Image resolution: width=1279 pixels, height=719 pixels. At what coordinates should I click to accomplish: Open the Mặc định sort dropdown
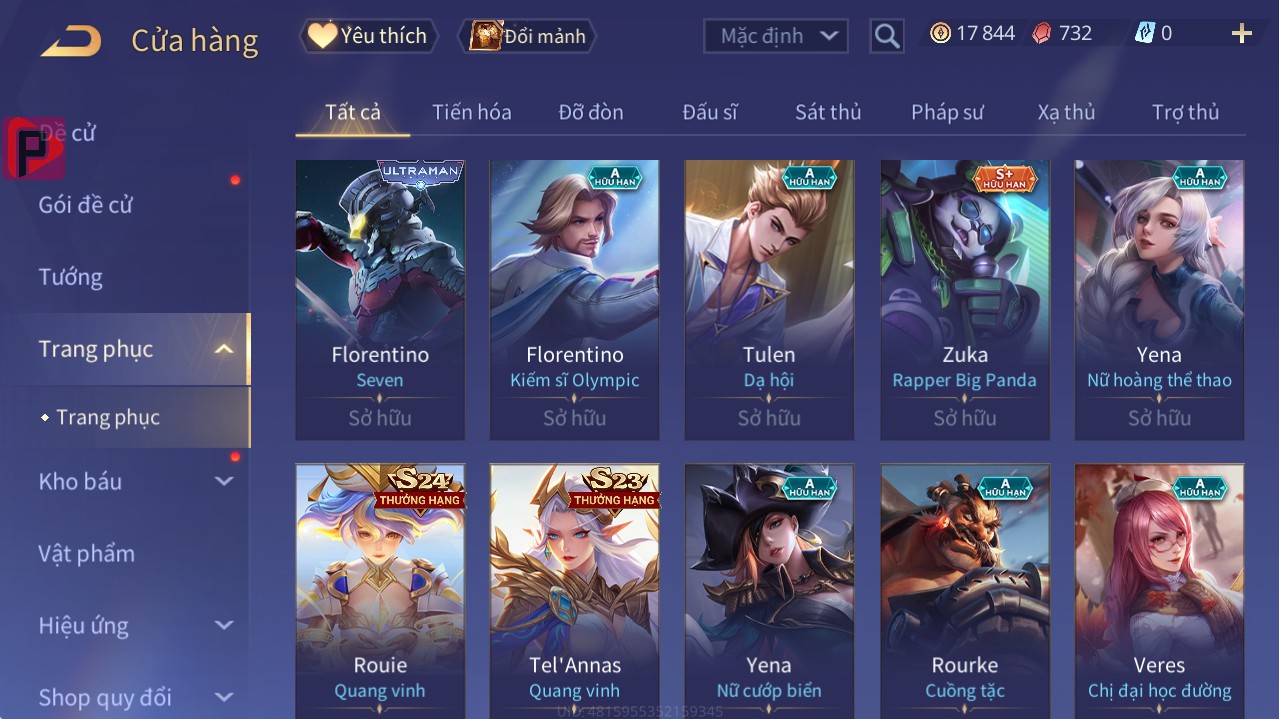(776, 36)
